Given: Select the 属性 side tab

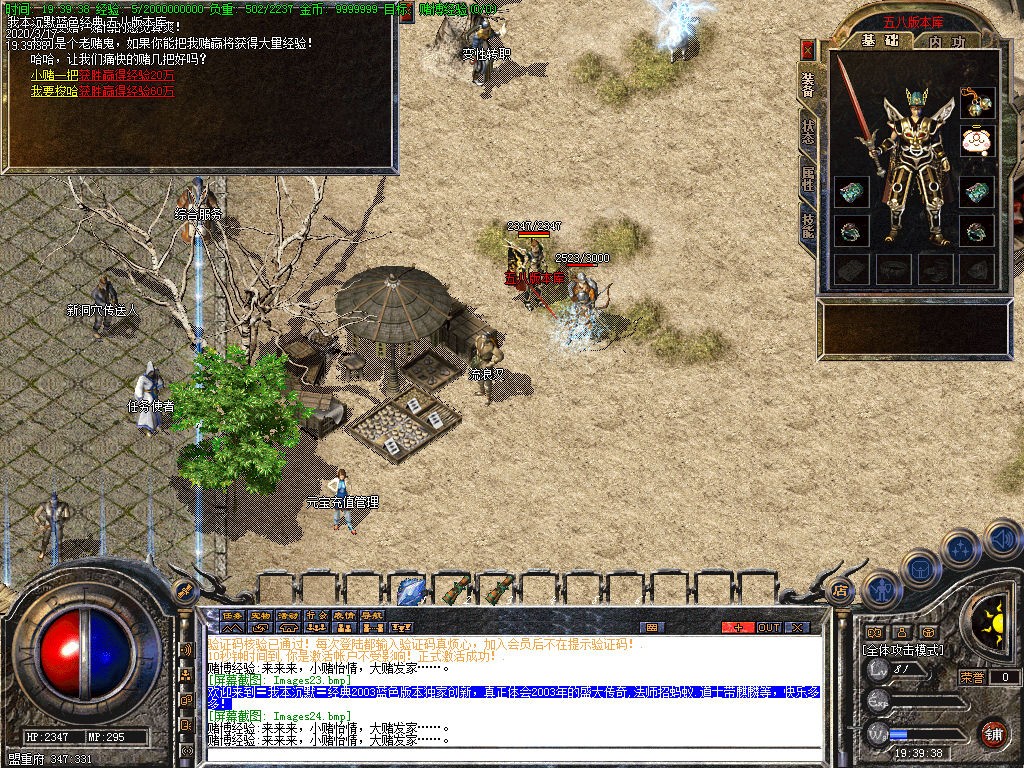Looking at the screenshot, I should (x=808, y=182).
